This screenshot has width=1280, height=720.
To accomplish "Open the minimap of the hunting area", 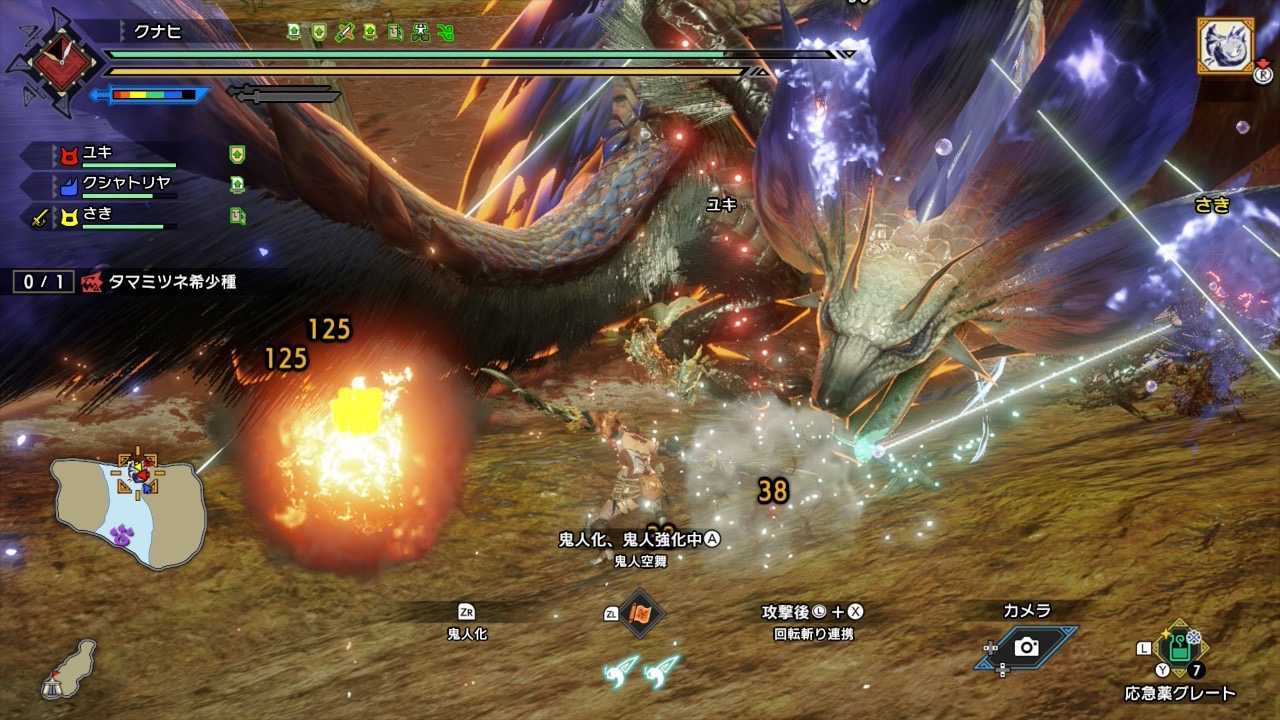I will click(x=130, y=509).
